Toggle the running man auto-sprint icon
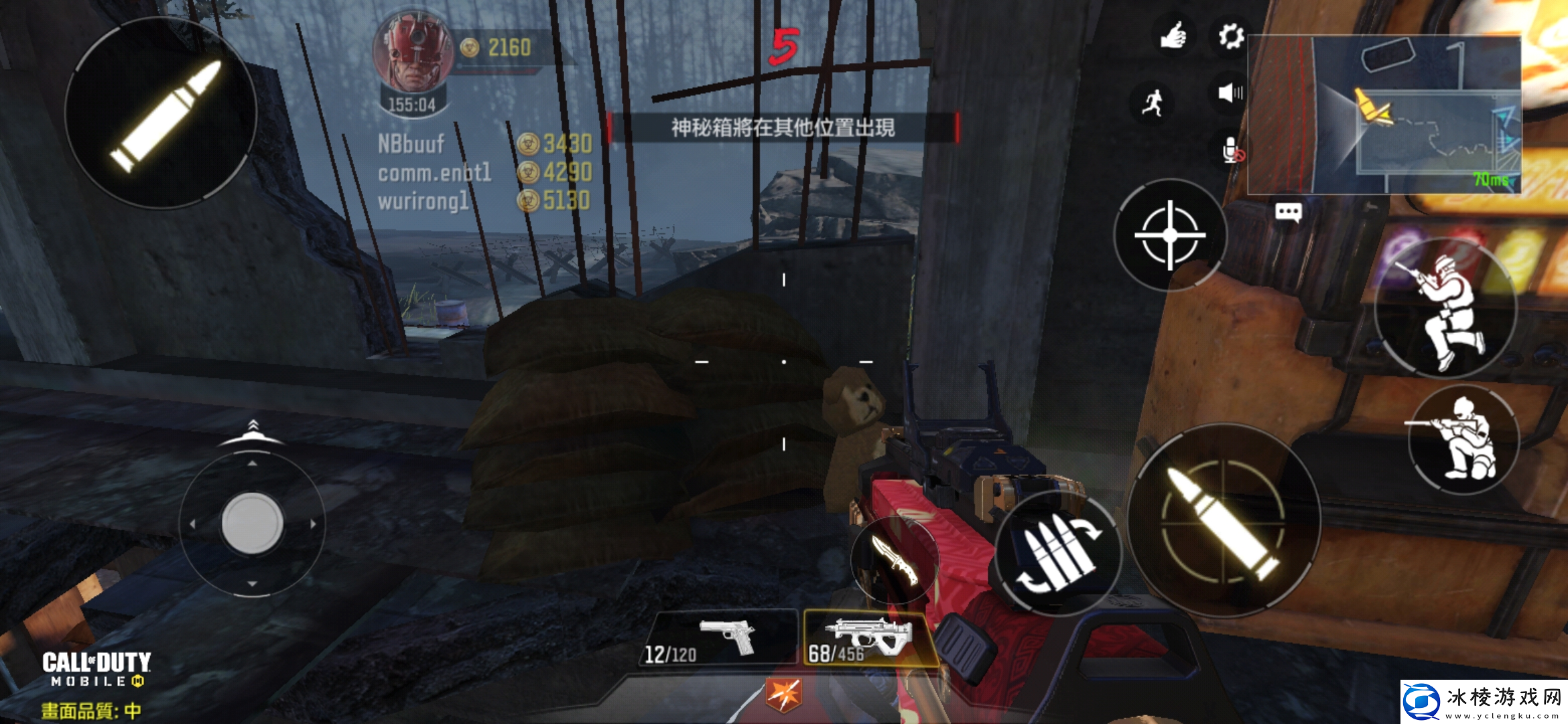The height and width of the screenshot is (724, 1568). click(x=1153, y=102)
